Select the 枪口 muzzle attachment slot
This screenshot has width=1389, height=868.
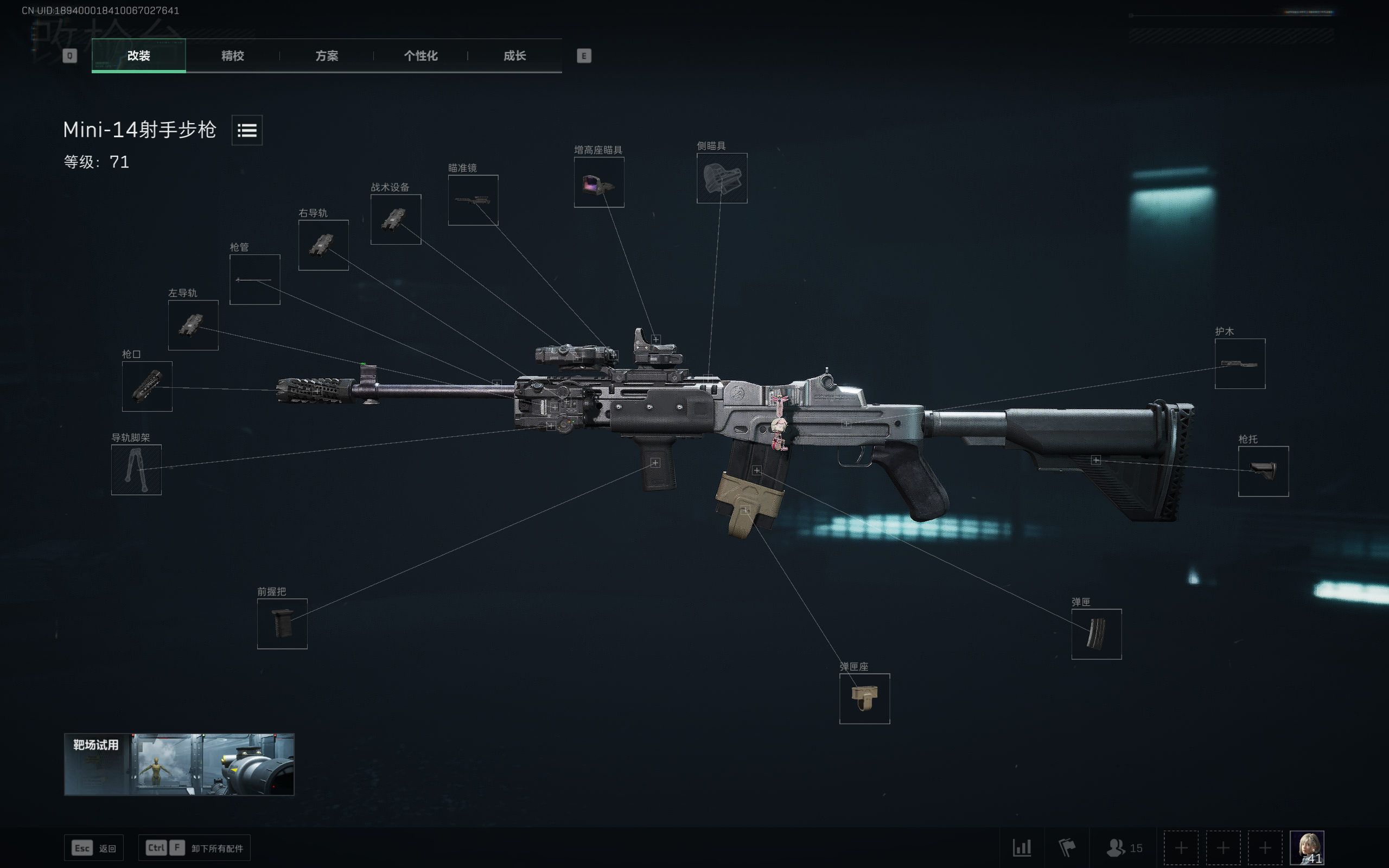pos(147,386)
